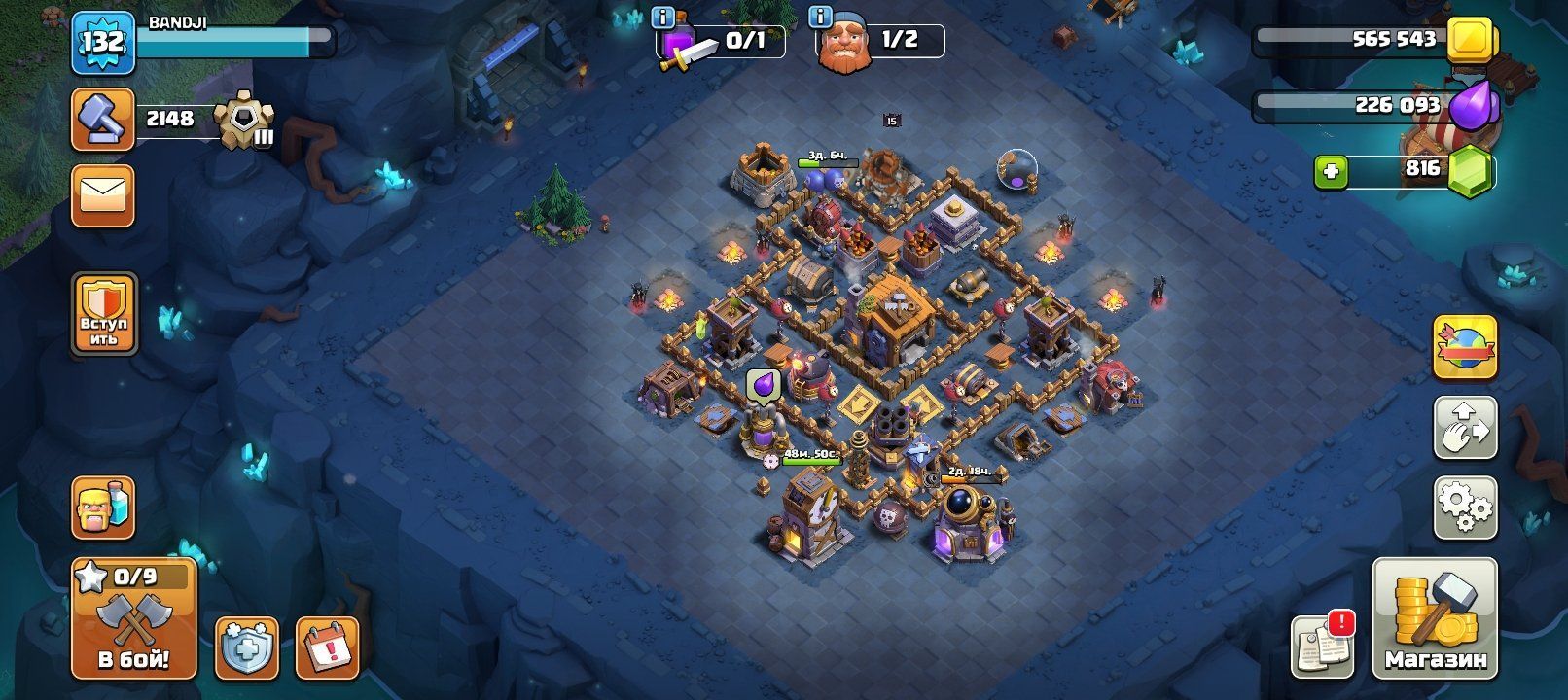Screen dimensions: 1568x700
Task: Open the yellow globe ribbon button
Action: tap(1465, 347)
